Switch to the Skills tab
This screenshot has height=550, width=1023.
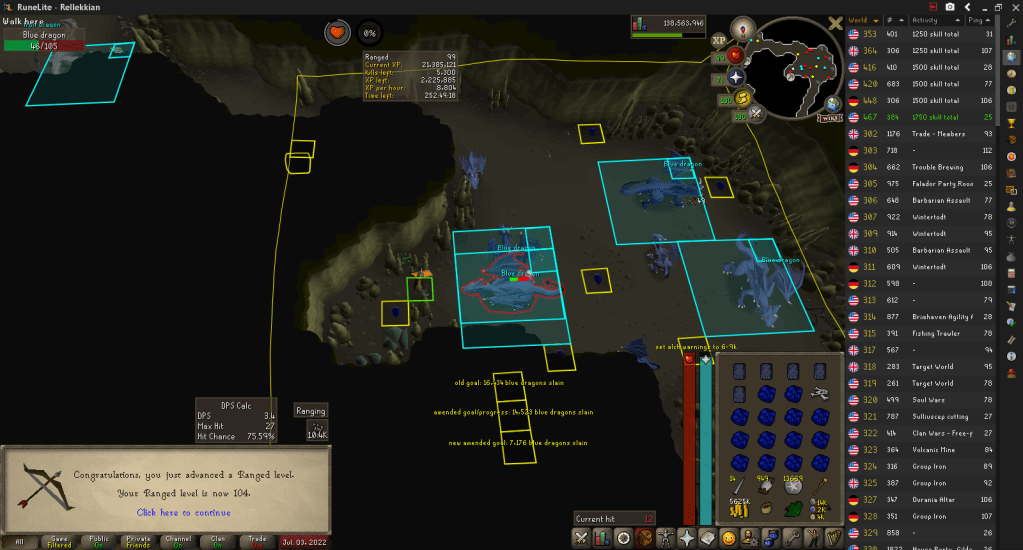(x=603, y=539)
